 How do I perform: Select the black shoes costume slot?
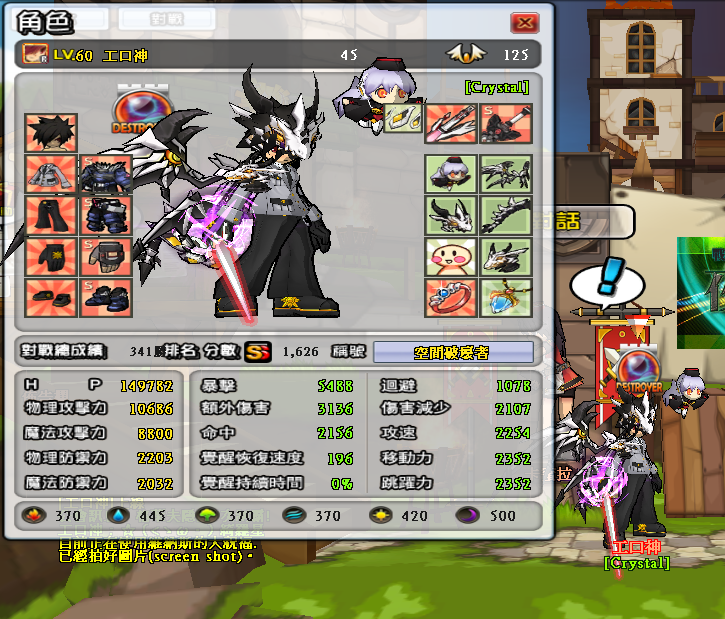51,295
